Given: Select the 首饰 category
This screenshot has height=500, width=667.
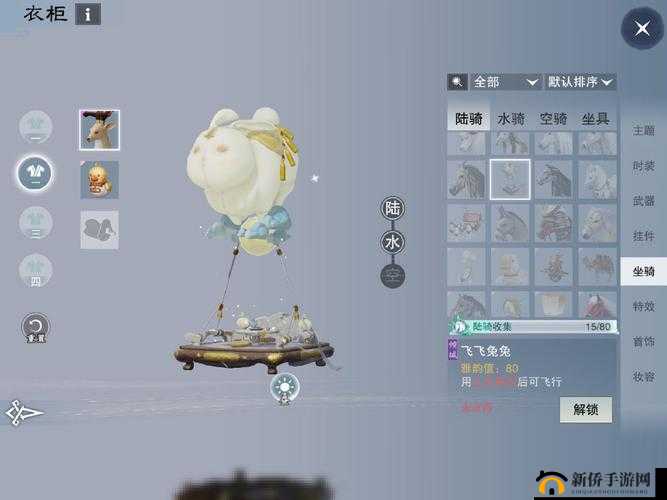Looking at the screenshot, I should (x=643, y=341).
